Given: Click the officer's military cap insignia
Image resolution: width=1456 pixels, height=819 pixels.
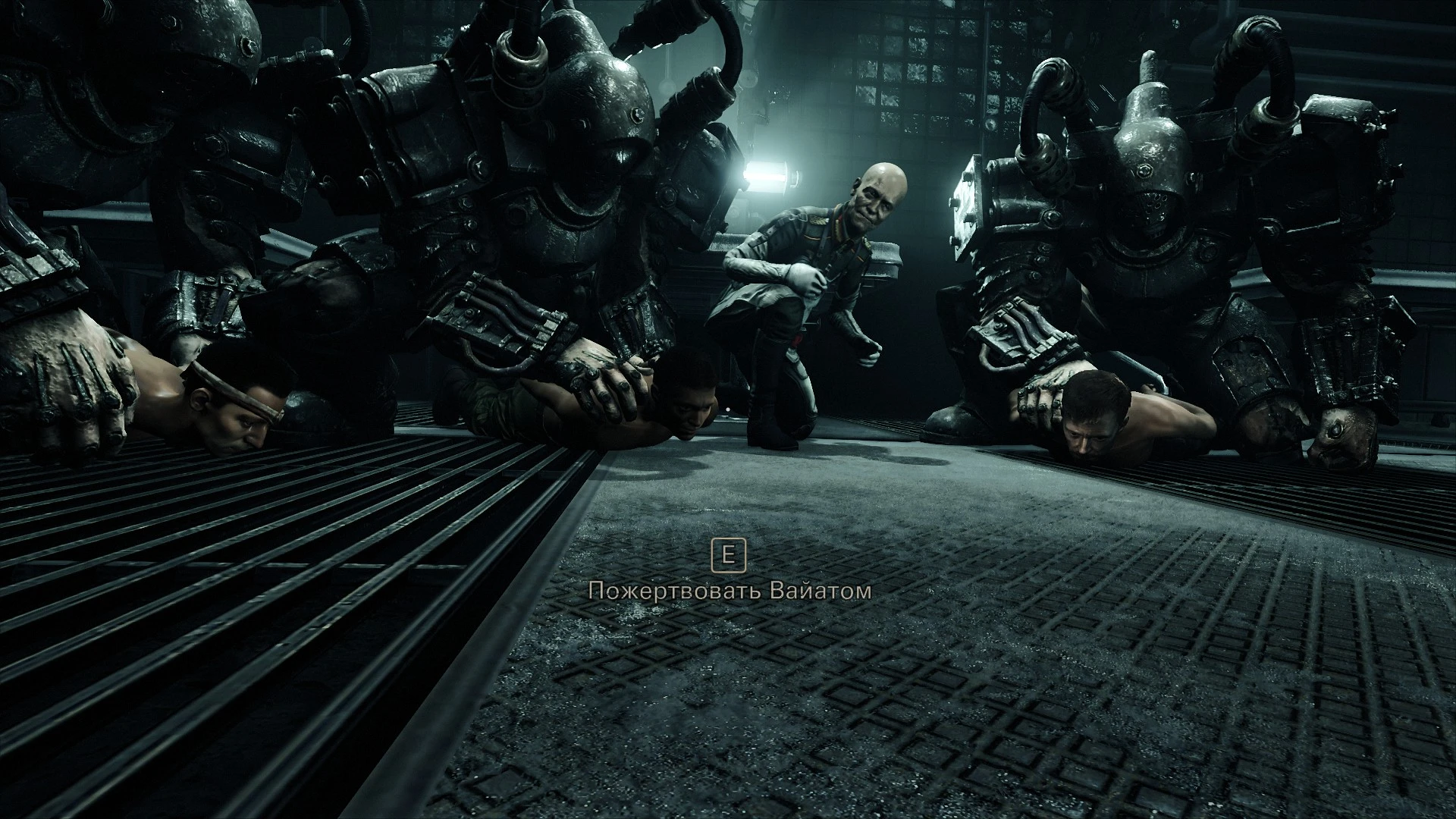Looking at the screenshot, I should click(819, 220).
